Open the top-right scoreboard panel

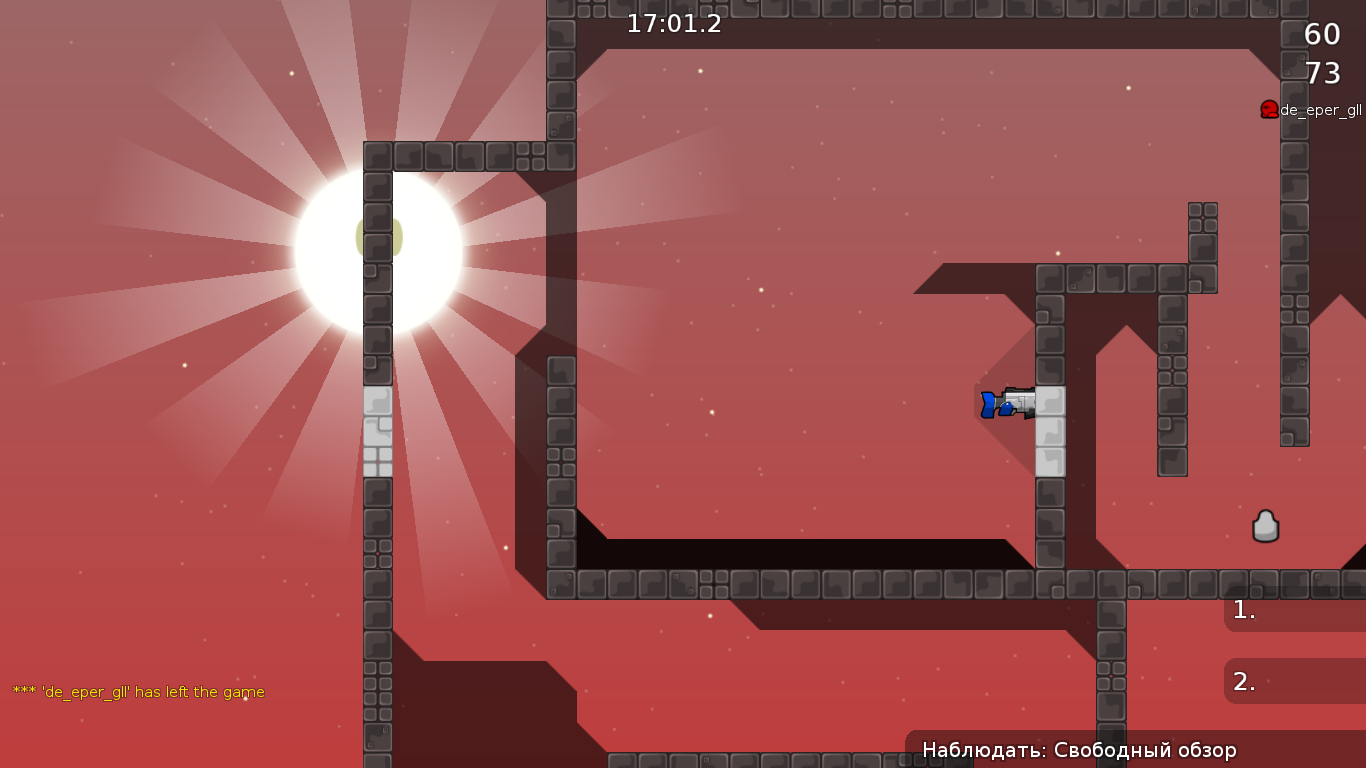[x=1320, y=55]
